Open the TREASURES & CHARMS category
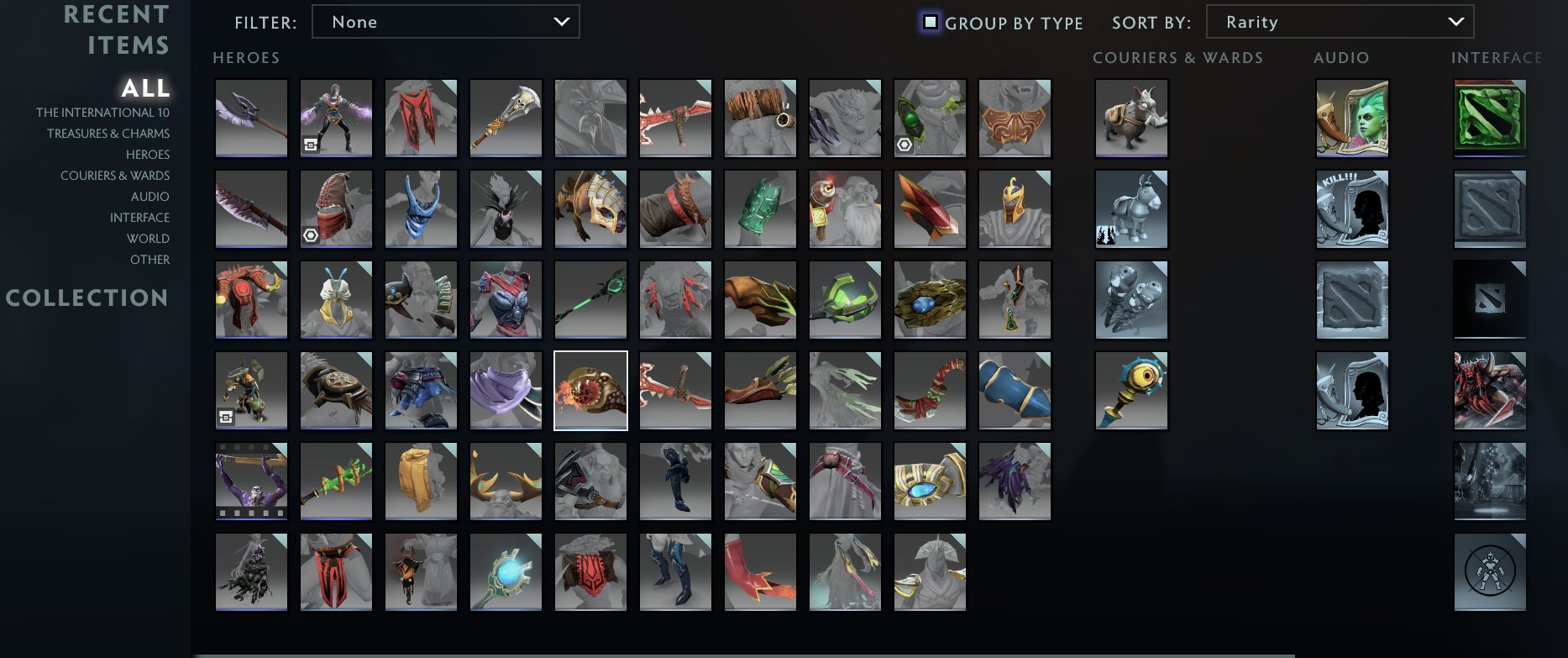 click(x=108, y=133)
